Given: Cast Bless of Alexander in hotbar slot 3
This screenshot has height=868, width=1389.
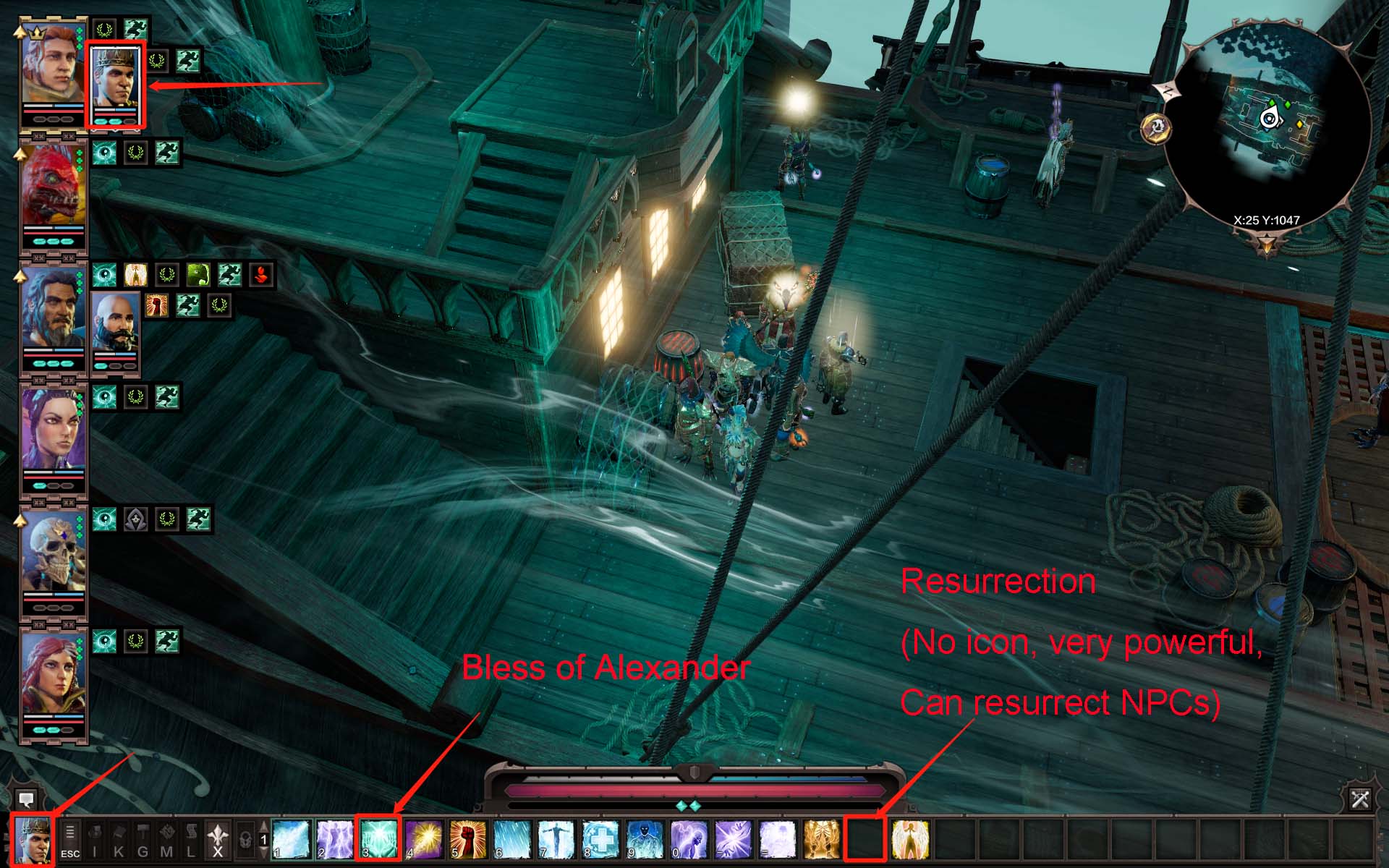Looking at the screenshot, I should pyautogui.click(x=378, y=839).
